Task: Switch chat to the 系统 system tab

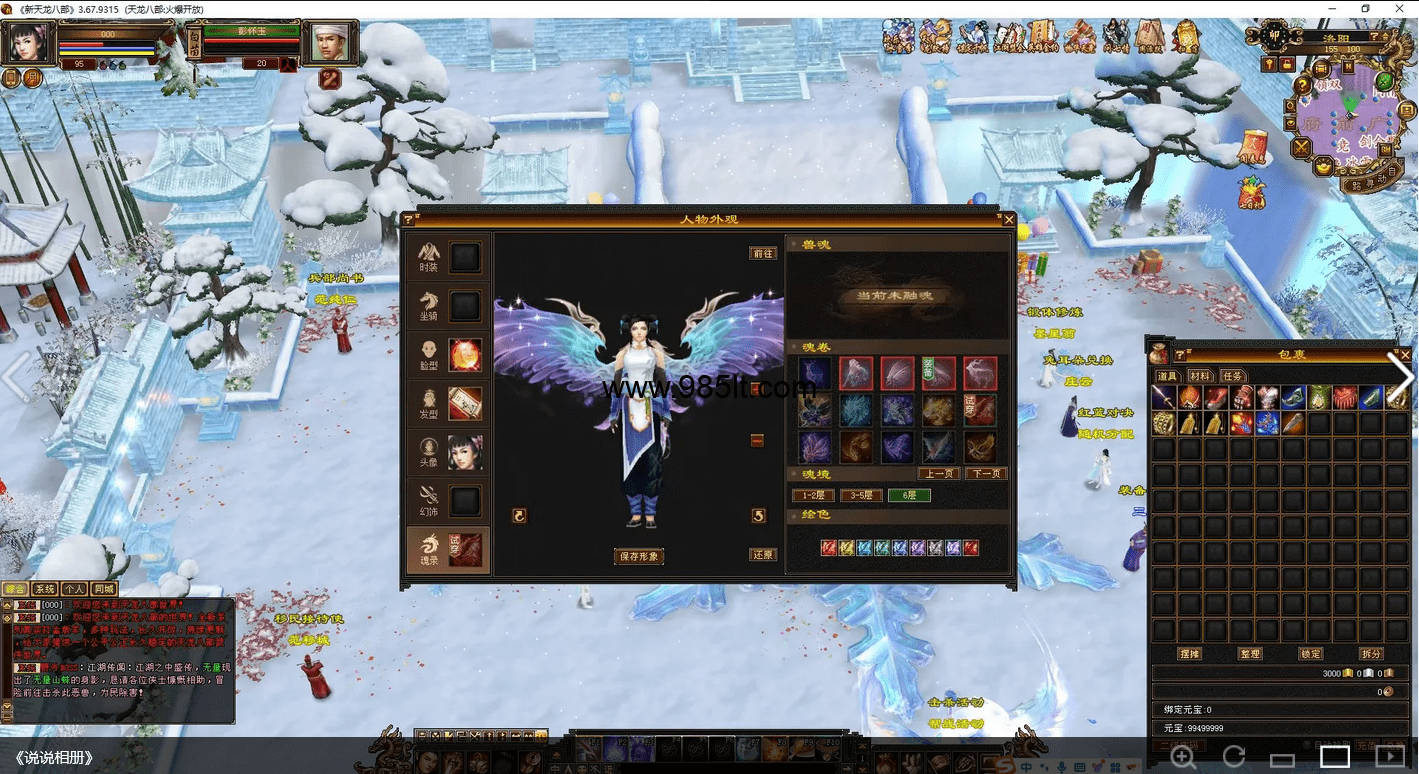Action: click(x=45, y=589)
